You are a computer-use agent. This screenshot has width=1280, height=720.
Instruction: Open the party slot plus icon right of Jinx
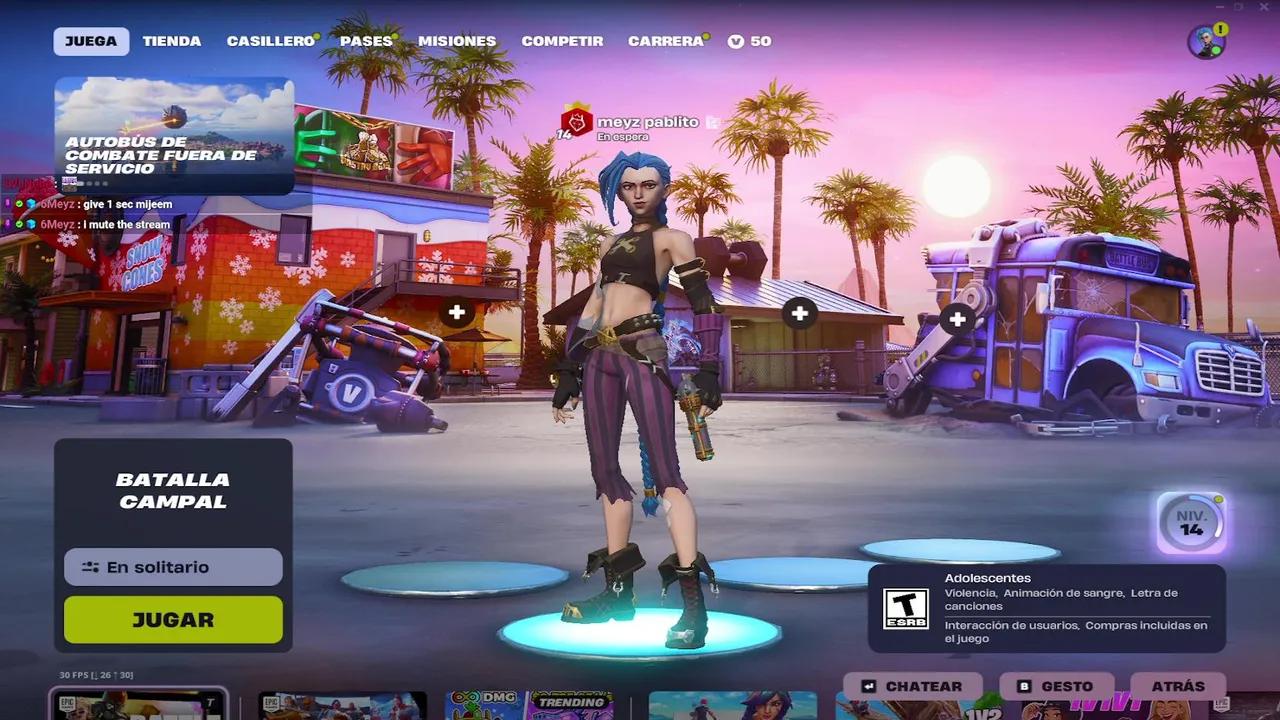tap(798, 312)
